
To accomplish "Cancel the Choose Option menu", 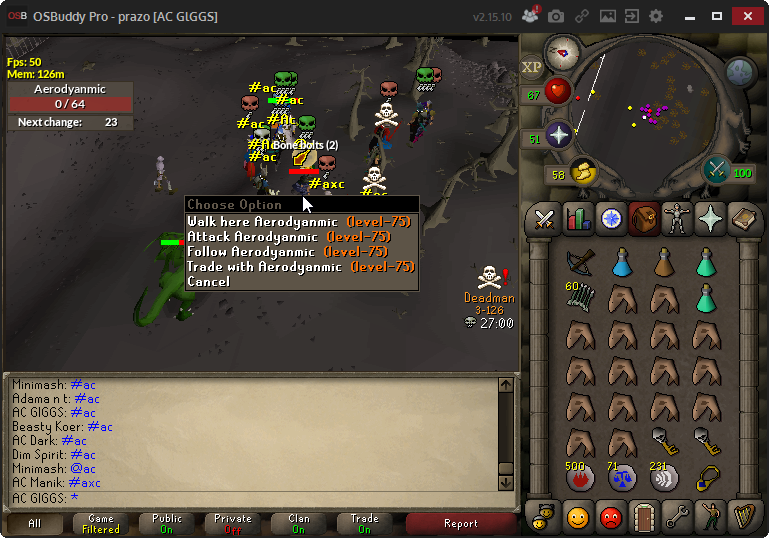I will 208,281.
